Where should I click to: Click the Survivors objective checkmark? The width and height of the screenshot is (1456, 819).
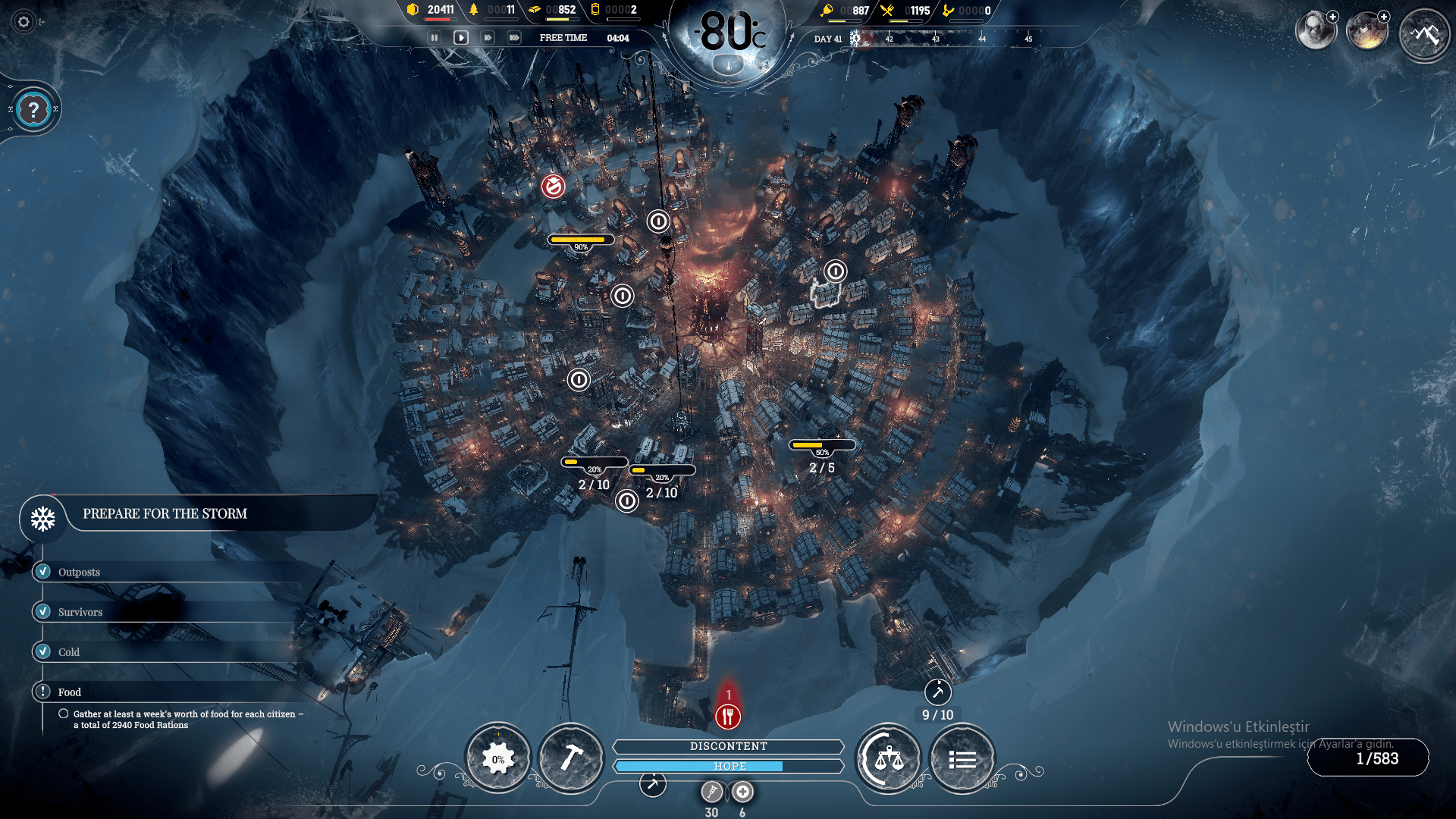[x=42, y=612]
